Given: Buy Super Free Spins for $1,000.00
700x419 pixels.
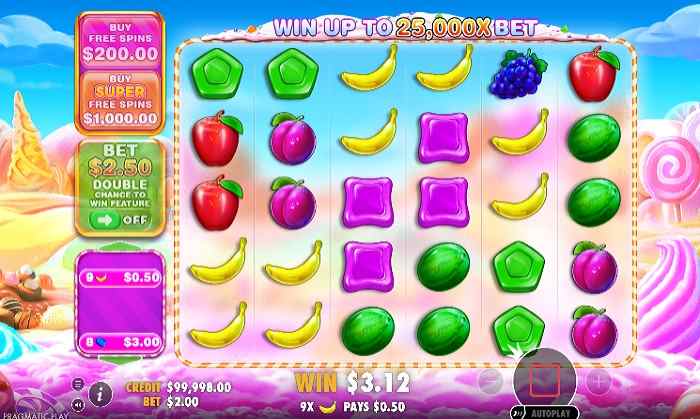Looking at the screenshot, I should tap(118, 100).
